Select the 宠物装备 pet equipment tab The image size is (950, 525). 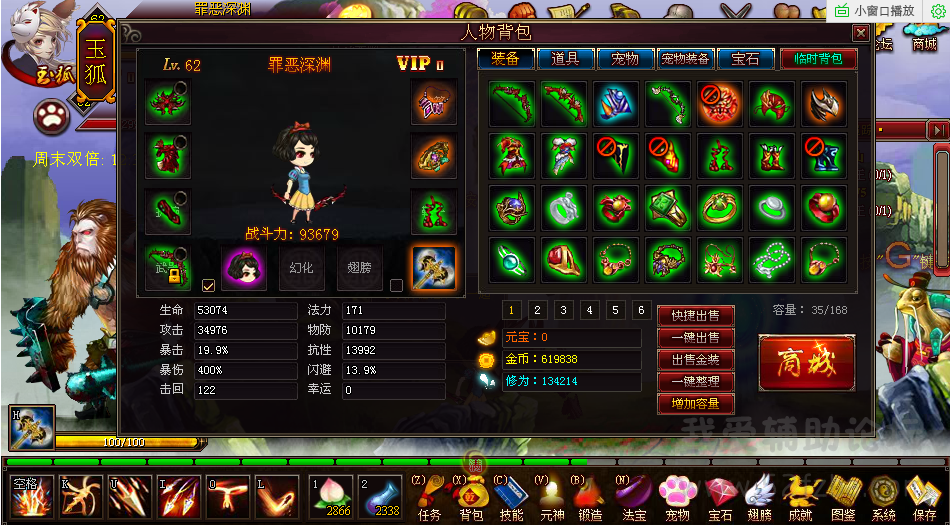pos(685,59)
